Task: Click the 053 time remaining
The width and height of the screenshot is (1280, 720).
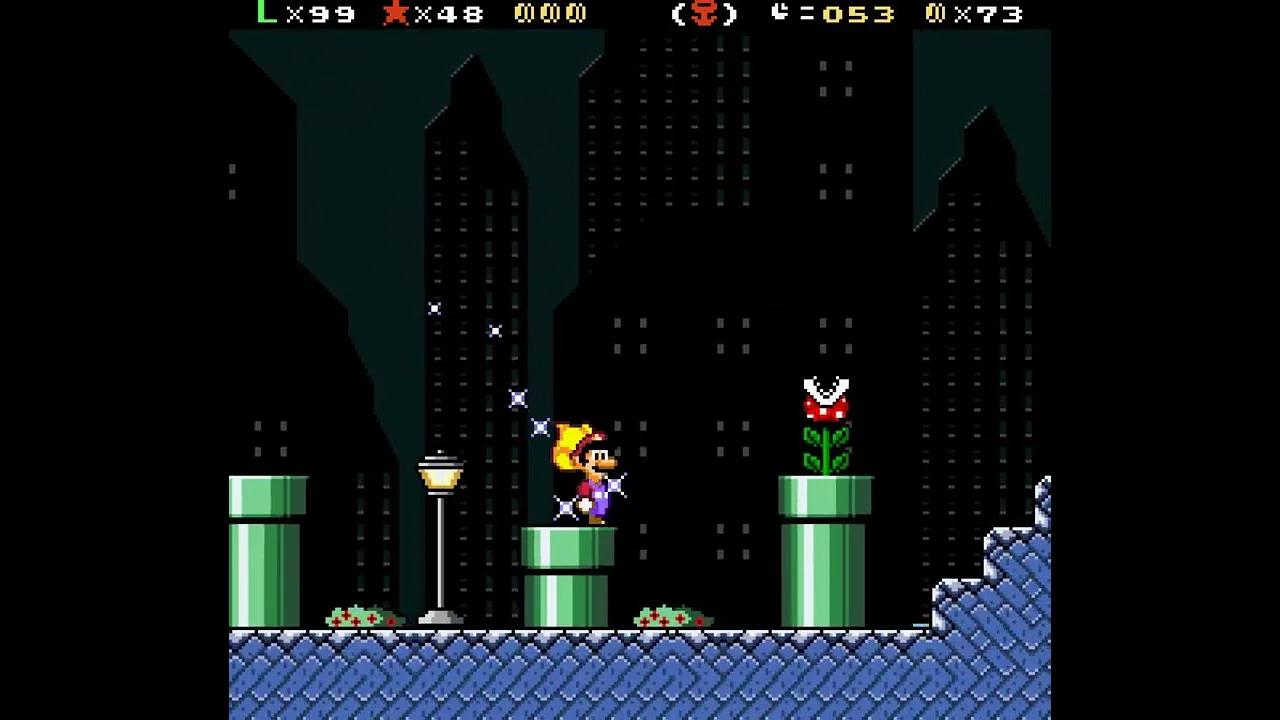Action: click(860, 14)
